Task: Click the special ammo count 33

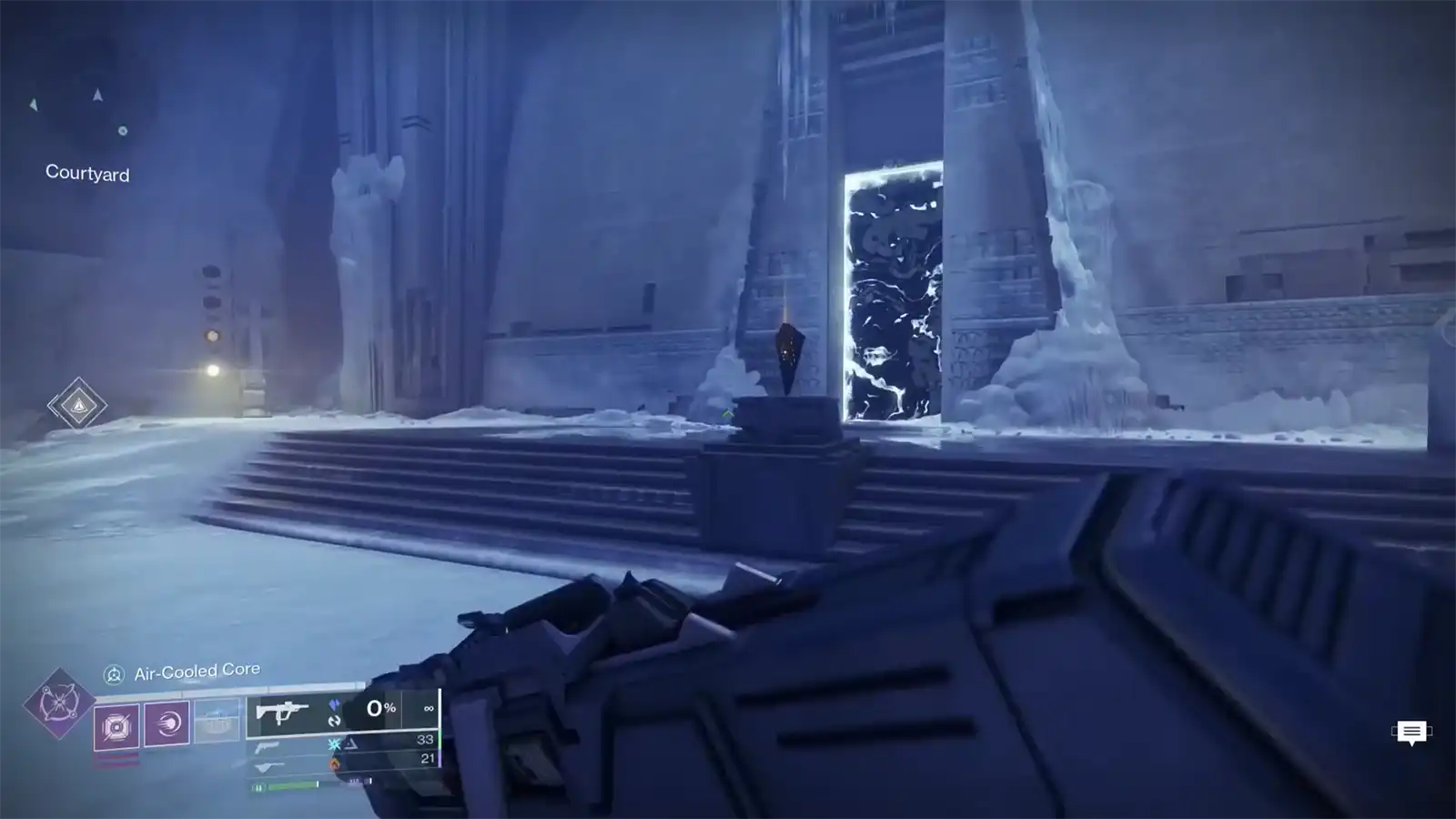Action: point(427,739)
